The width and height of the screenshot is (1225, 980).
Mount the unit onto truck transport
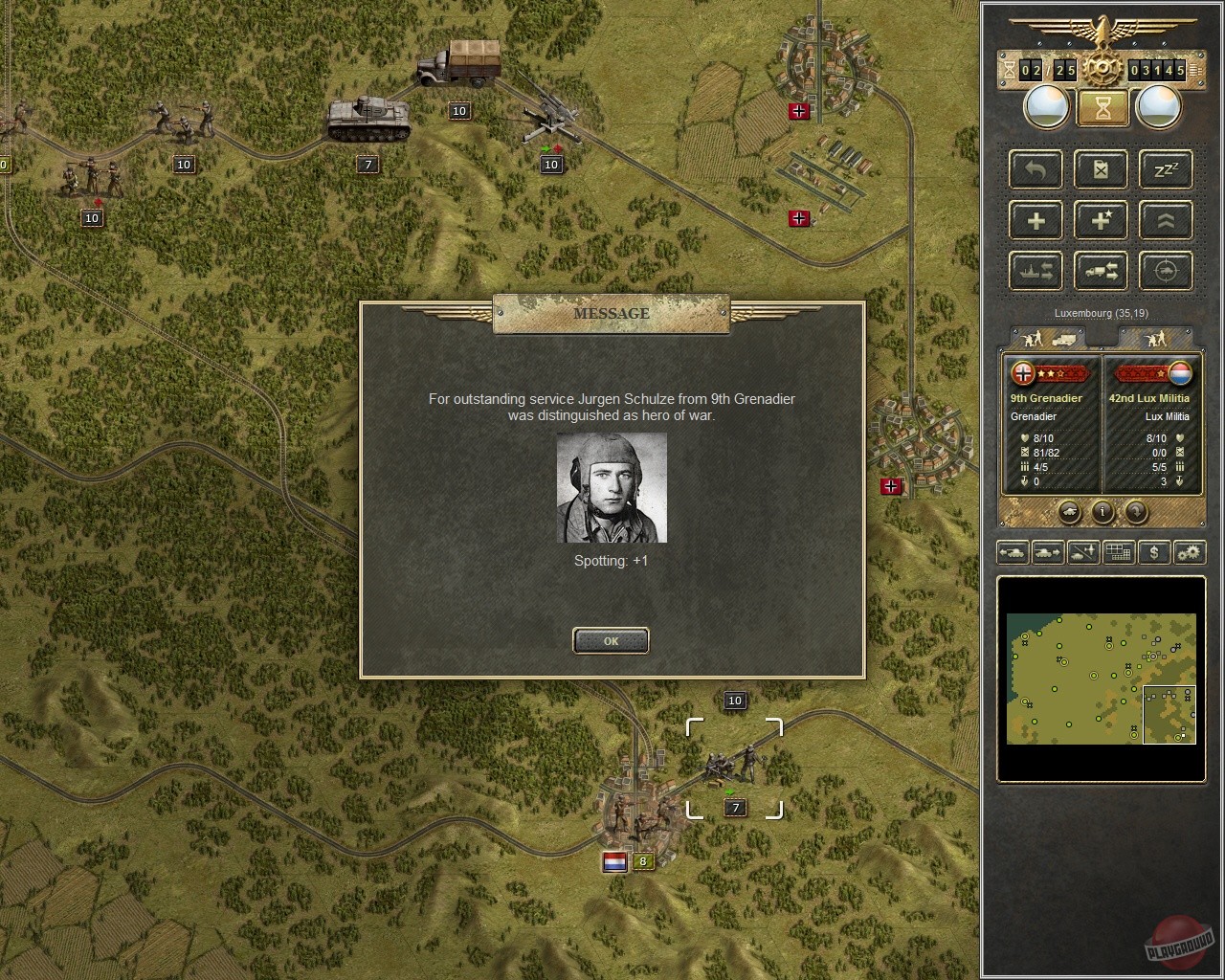[x=1100, y=271]
